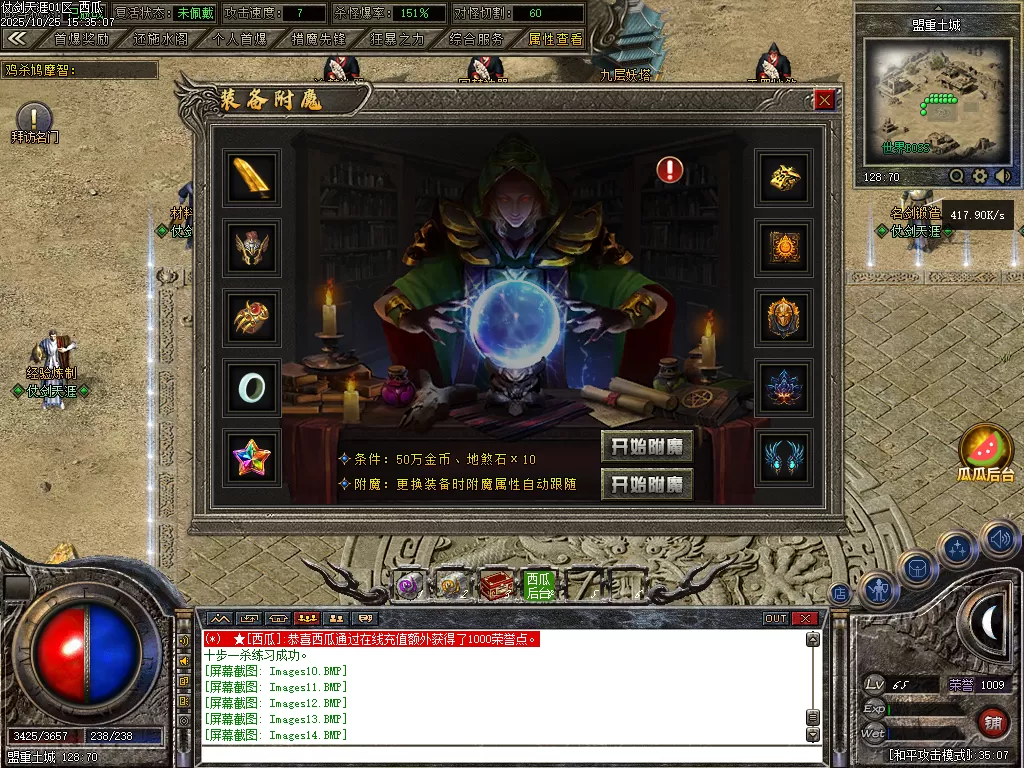Click the red exclamation alert icon
Image resolution: width=1024 pixels, height=768 pixels.
pyautogui.click(x=670, y=170)
